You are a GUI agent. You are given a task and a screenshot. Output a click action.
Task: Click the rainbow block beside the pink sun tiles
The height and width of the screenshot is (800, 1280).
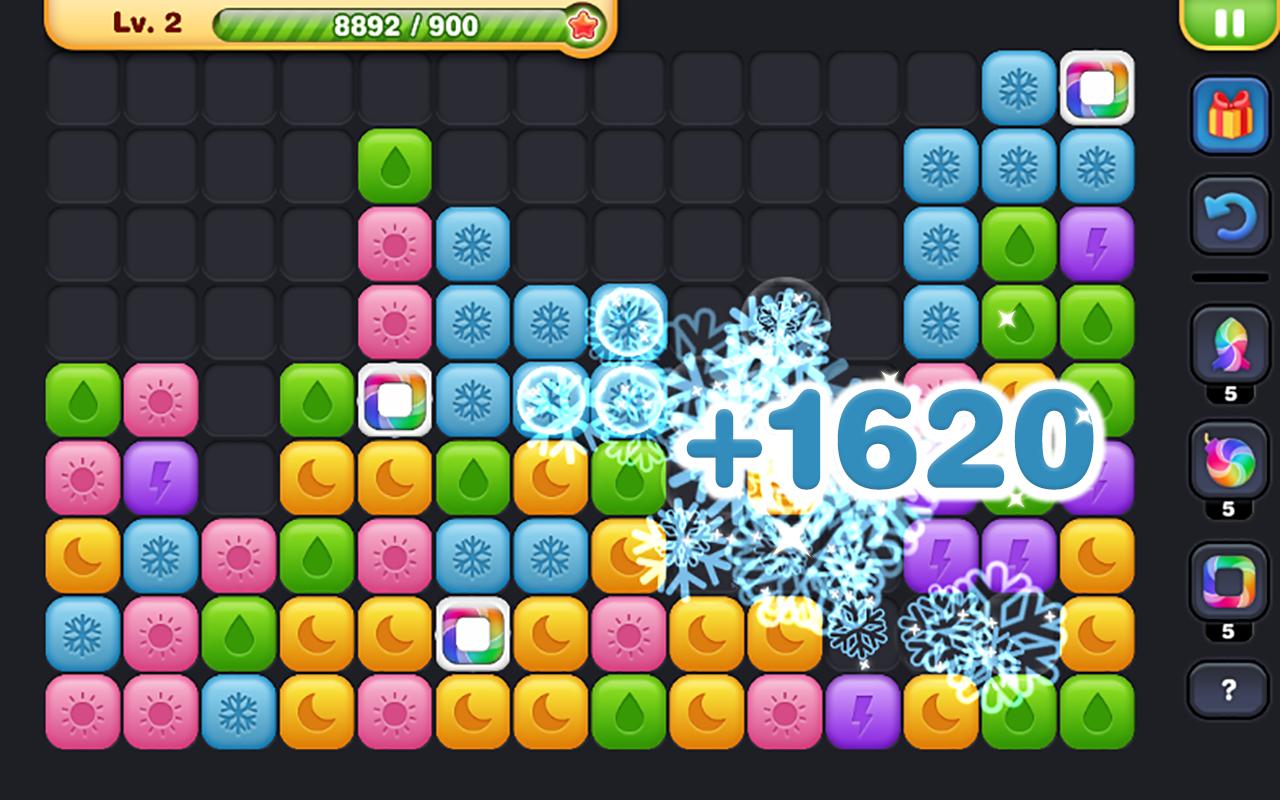(397, 398)
